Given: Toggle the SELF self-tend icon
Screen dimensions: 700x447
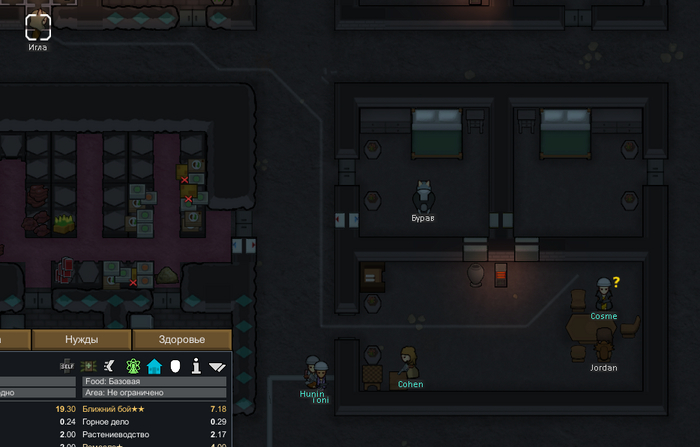Looking at the screenshot, I should (68, 366).
